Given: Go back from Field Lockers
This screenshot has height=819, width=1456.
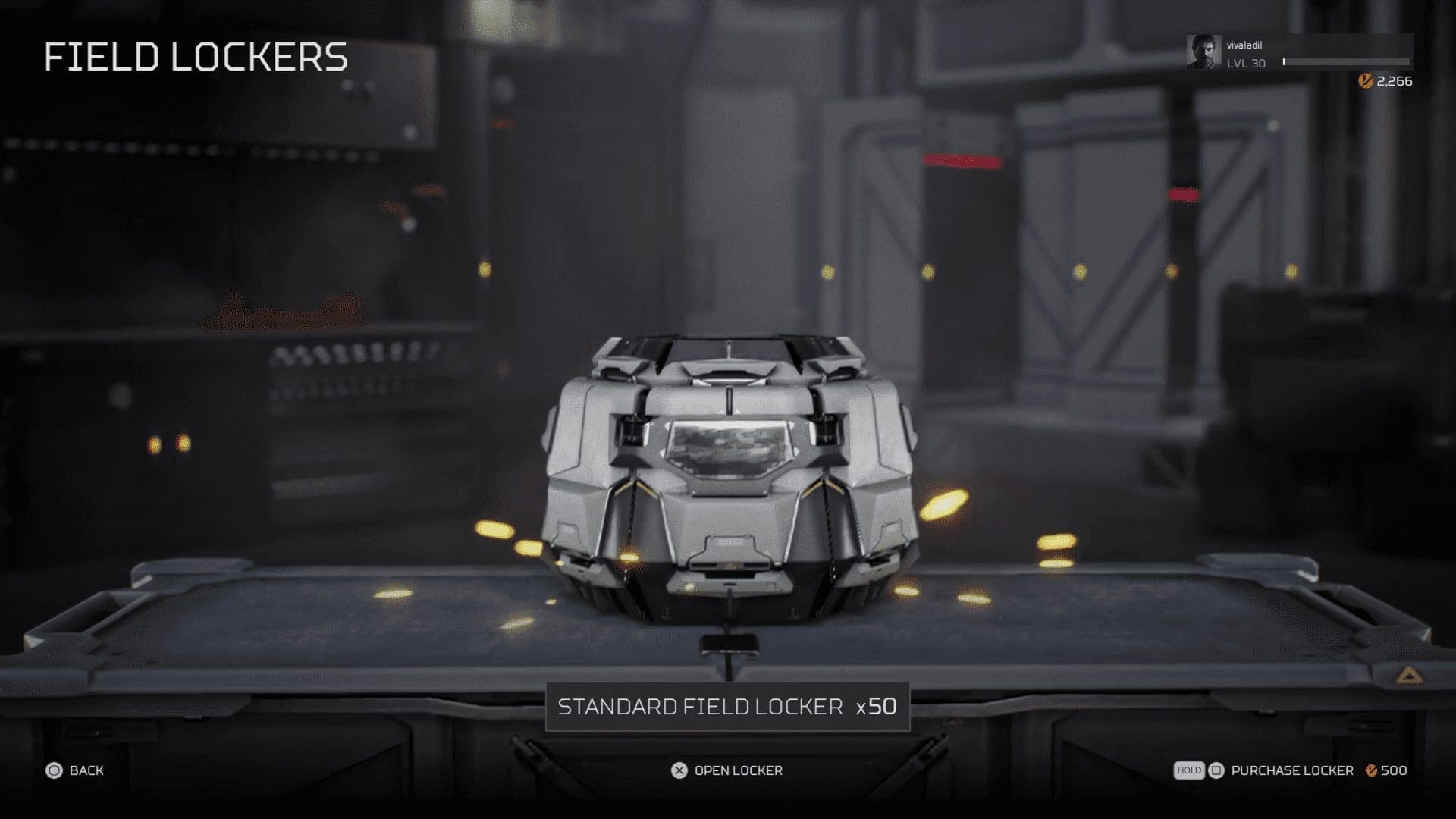Looking at the screenshot, I should coord(75,770).
